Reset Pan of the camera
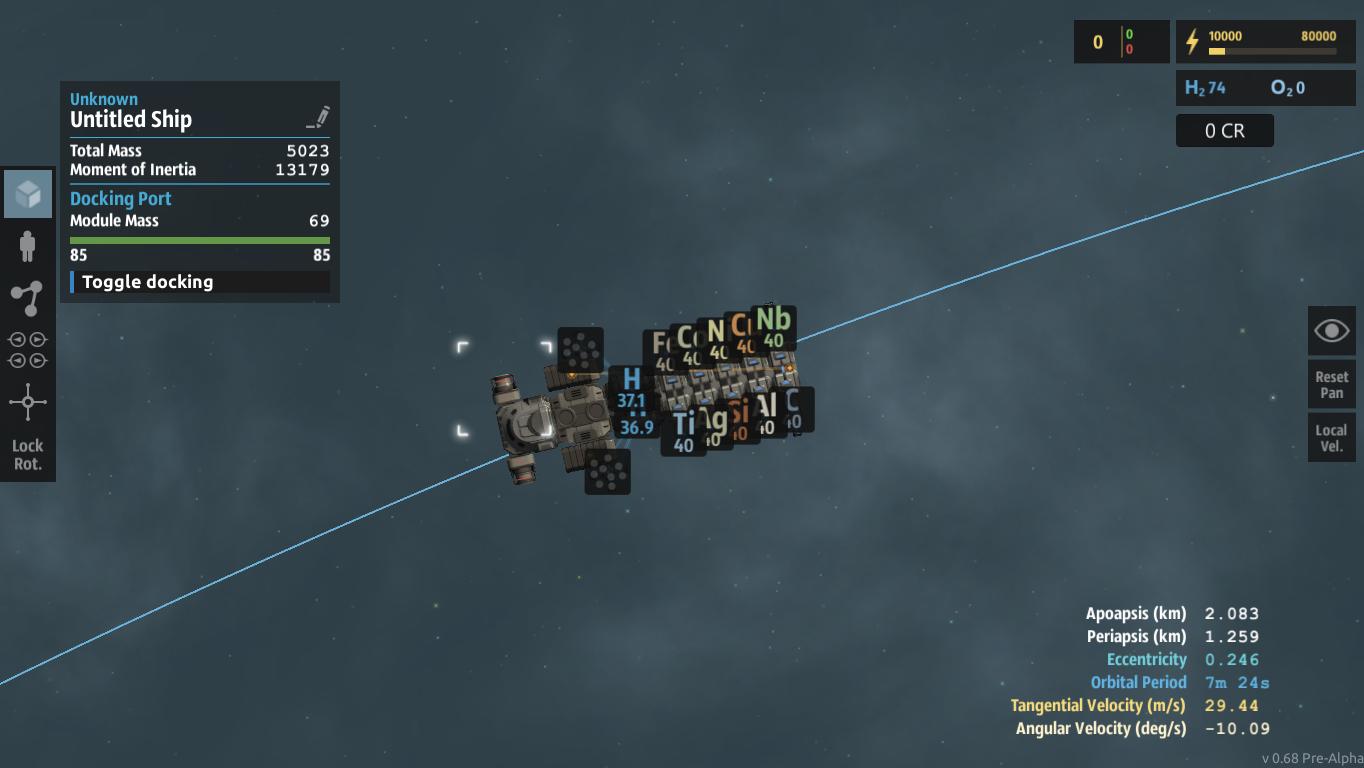This screenshot has width=1364, height=768. pos(1331,385)
